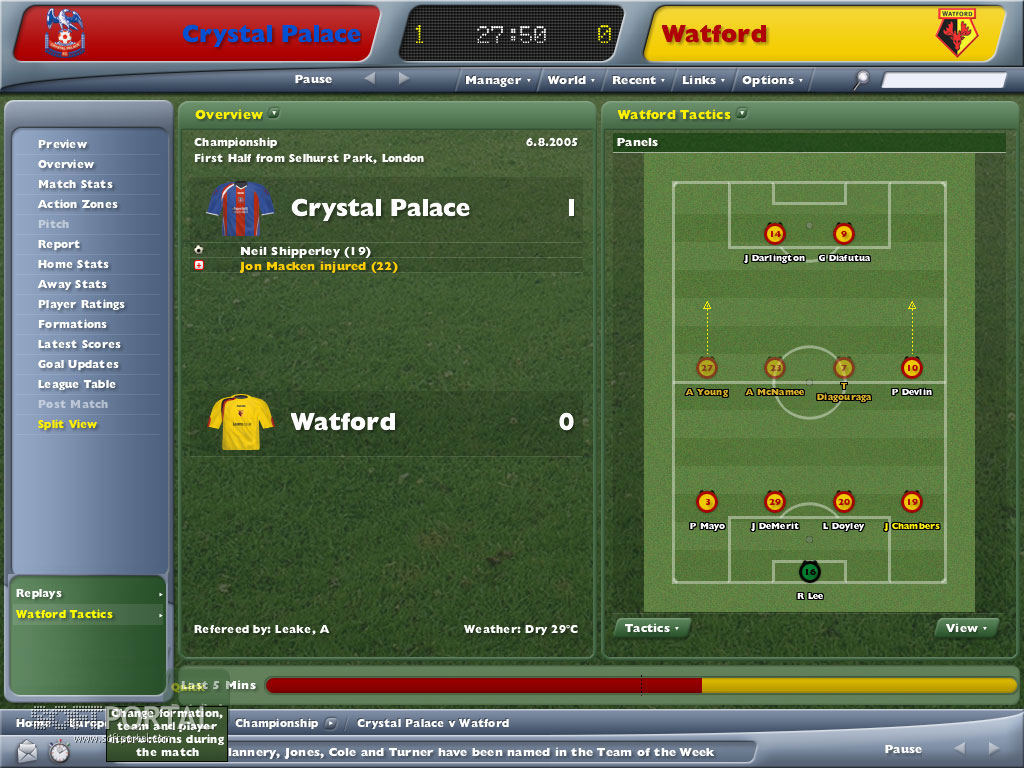The height and width of the screenshot is (768, 1024).
Task: Select striker J Darlington's shirt icon
Action: 774,235
